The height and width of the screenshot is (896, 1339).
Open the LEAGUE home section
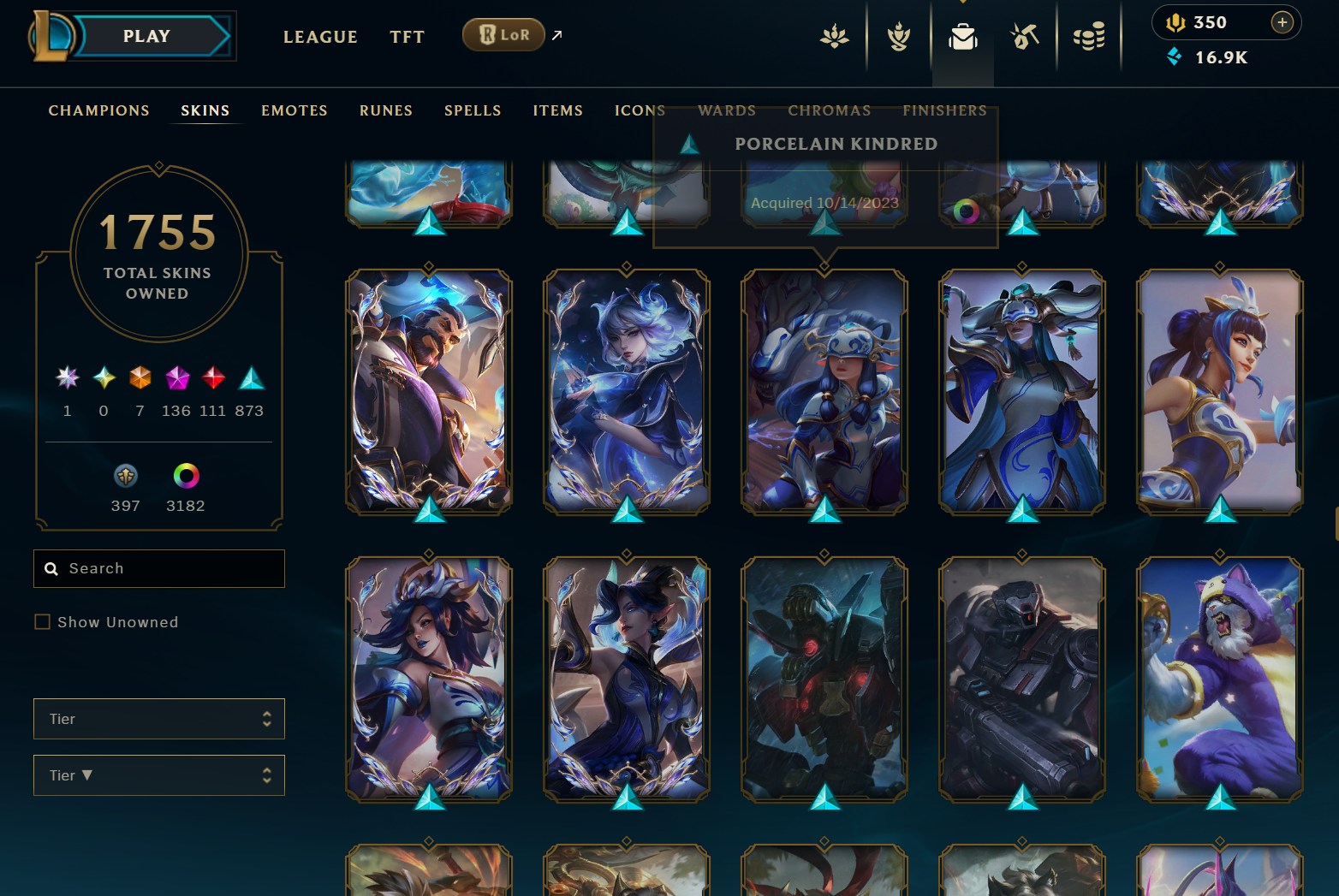320,37
